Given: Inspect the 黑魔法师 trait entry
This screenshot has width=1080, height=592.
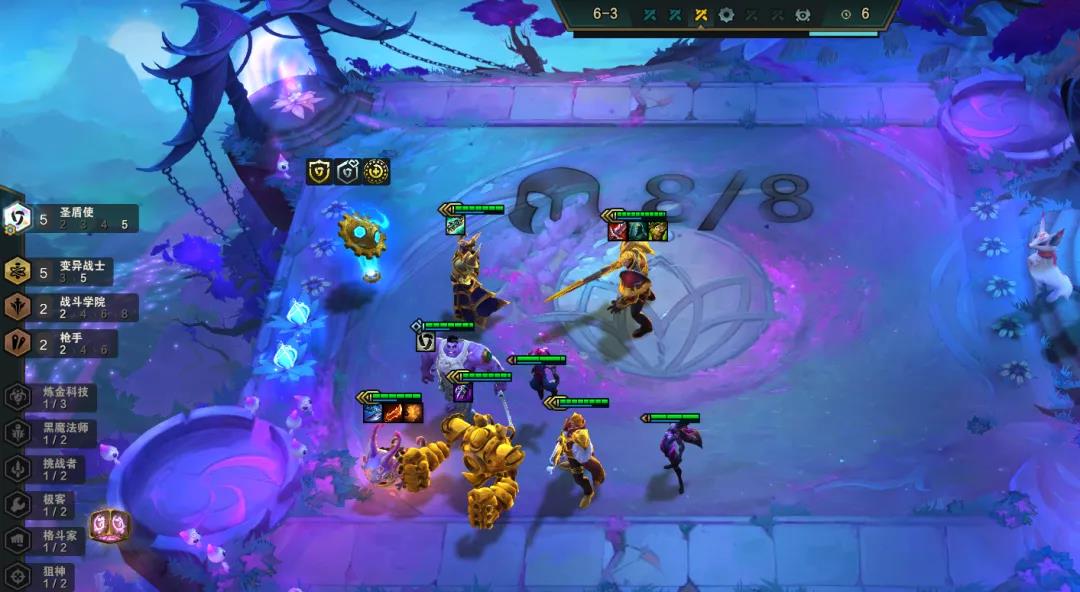Looking at the screenshot, I should coord(58,432).
